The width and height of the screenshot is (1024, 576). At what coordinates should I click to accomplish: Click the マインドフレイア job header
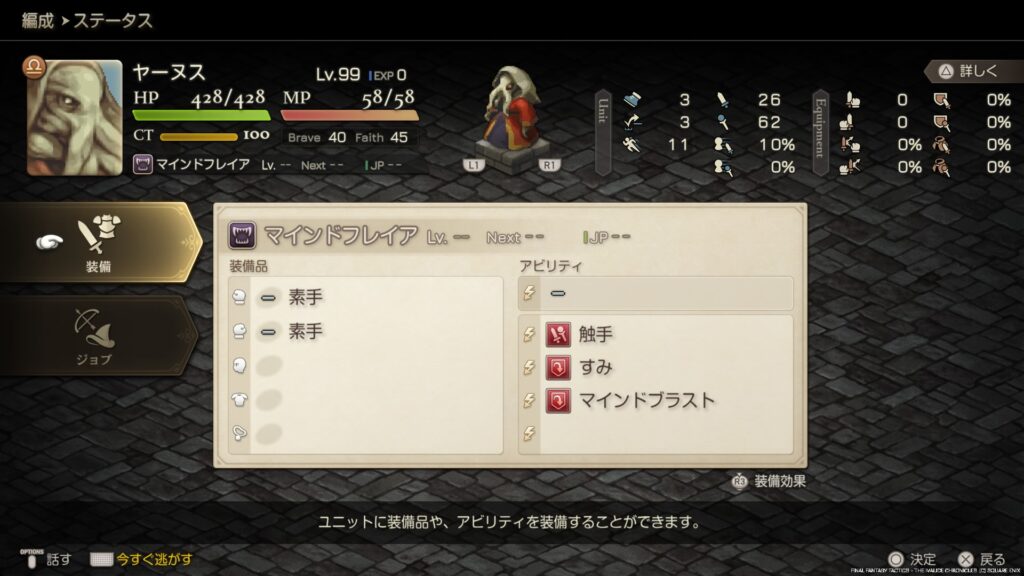340,236
